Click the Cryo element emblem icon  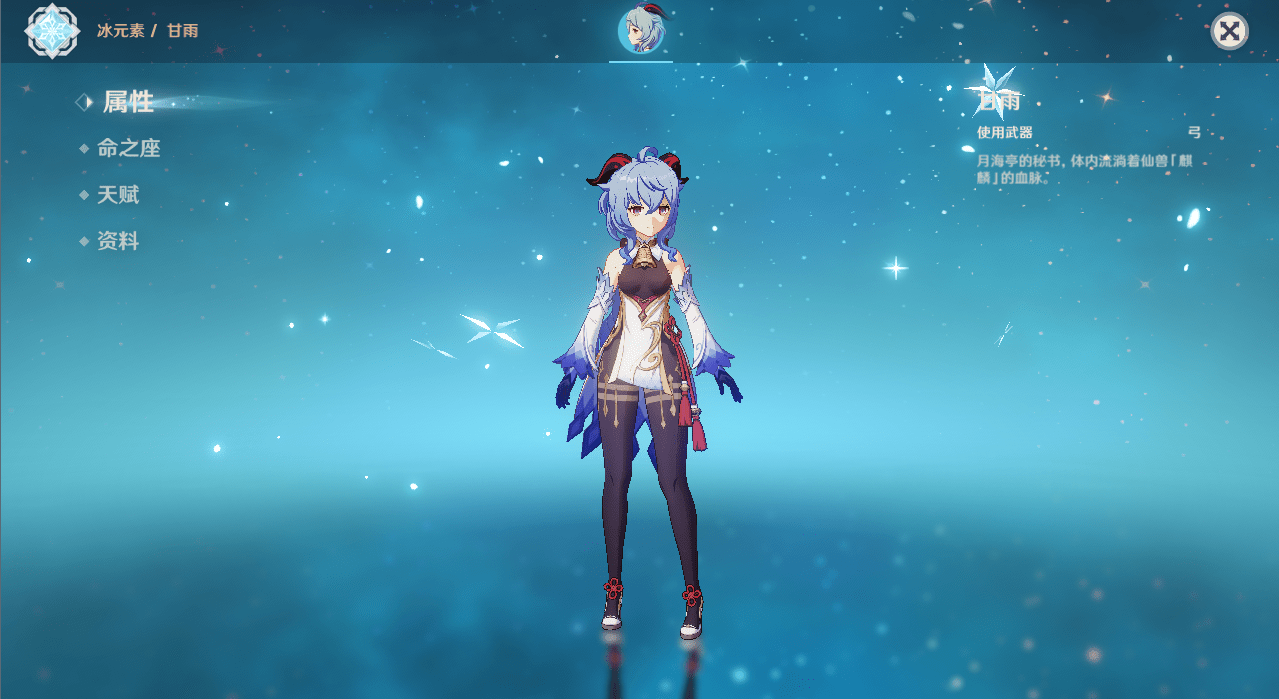50,30
